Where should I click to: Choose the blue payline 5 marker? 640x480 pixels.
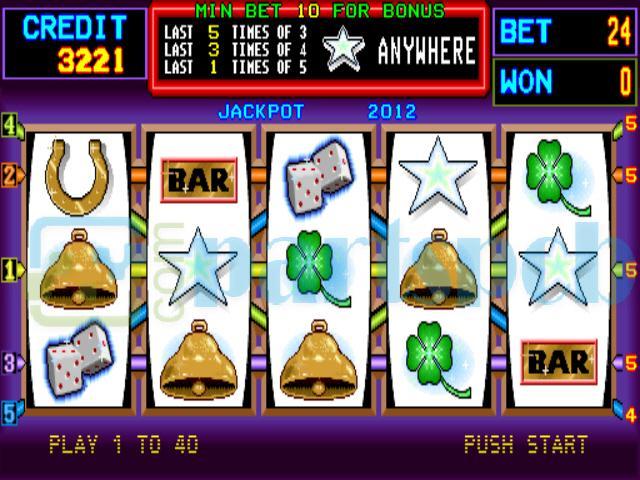point(10,410)
